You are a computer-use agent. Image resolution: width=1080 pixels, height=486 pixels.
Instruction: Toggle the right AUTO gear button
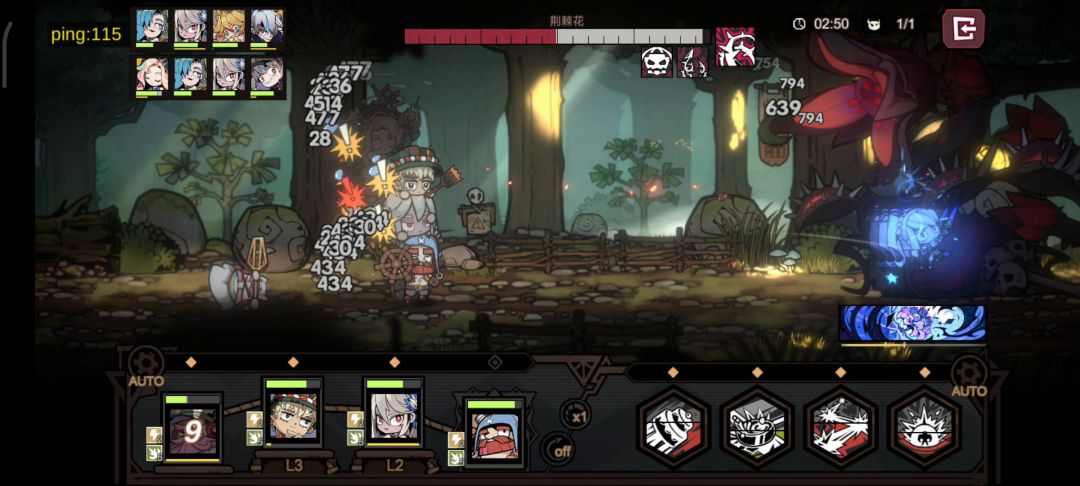tap(968, 373)
